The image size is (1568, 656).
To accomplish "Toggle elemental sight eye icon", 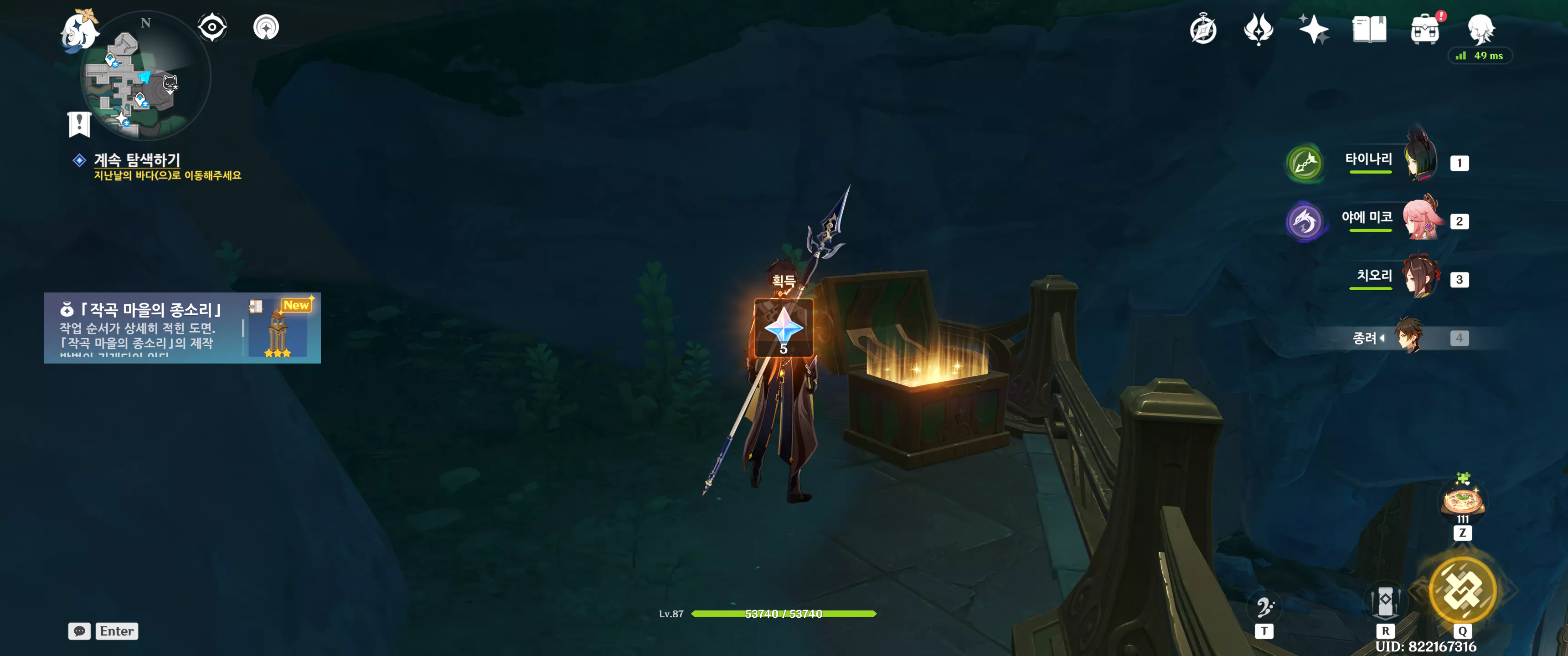I will pos(212,27).
